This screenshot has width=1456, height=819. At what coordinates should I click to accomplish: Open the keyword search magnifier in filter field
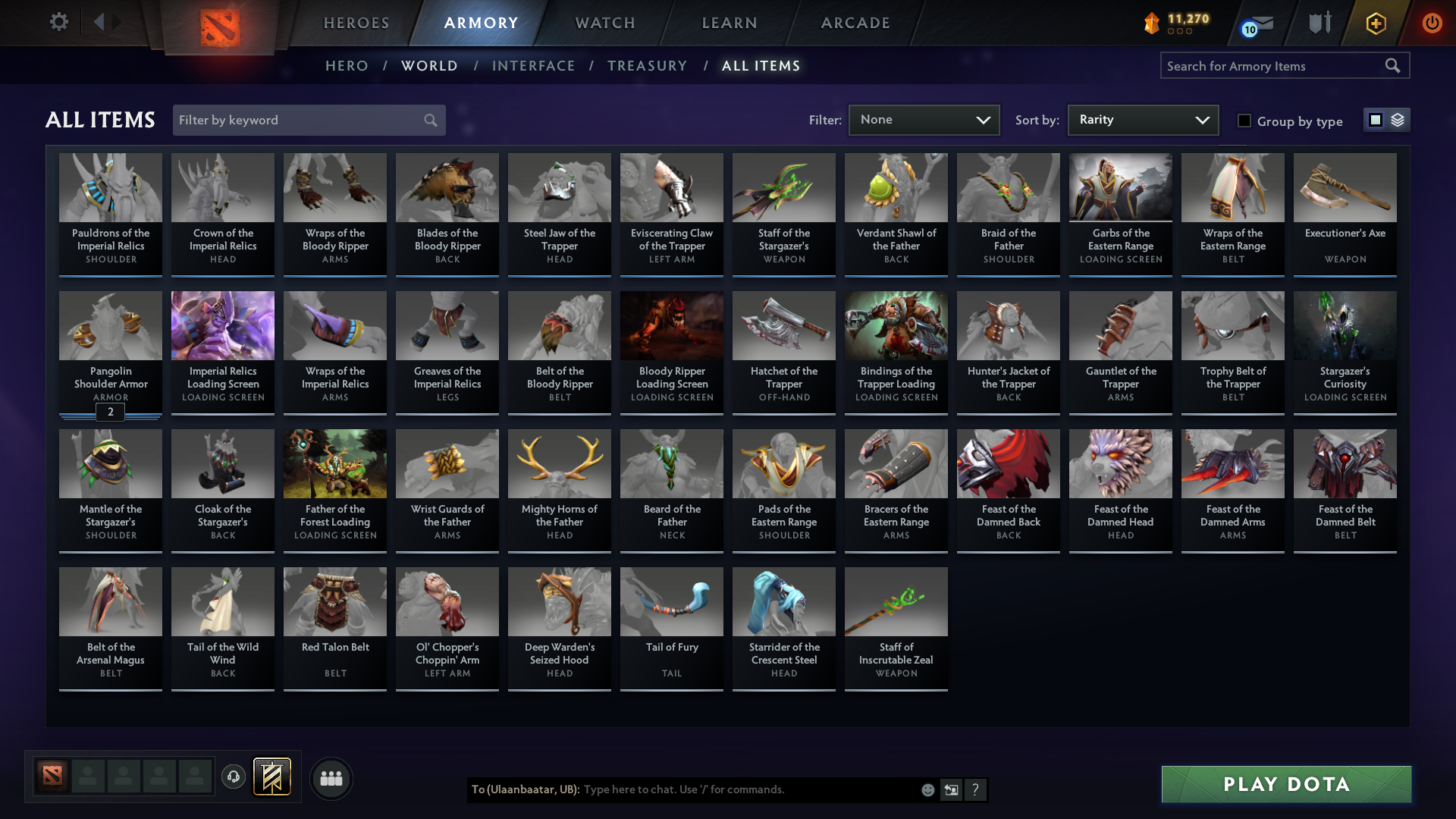coord(430,120)
